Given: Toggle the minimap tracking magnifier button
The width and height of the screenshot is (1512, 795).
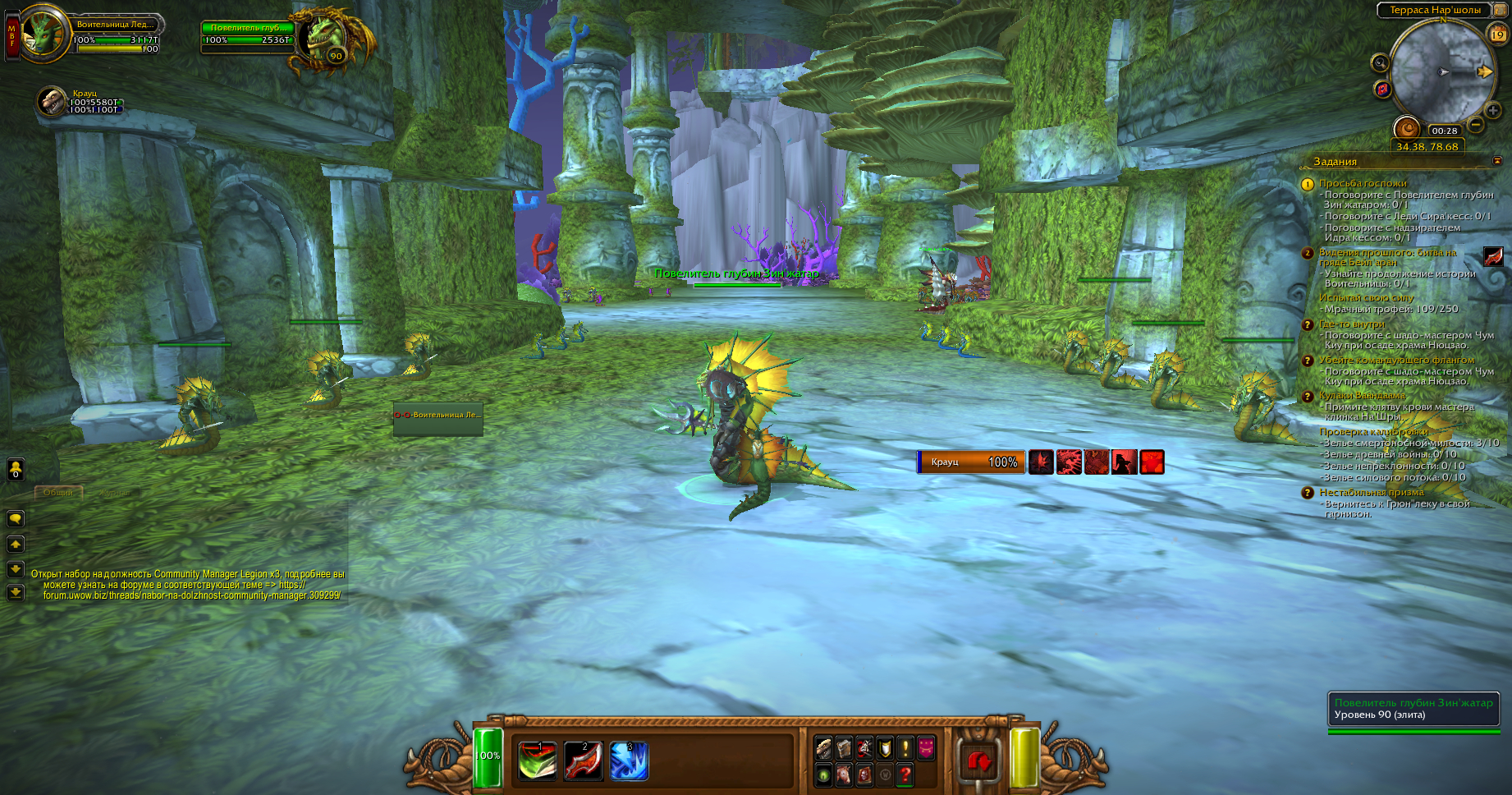Looking at the screenshot, I should click(x=1380, y=62).
